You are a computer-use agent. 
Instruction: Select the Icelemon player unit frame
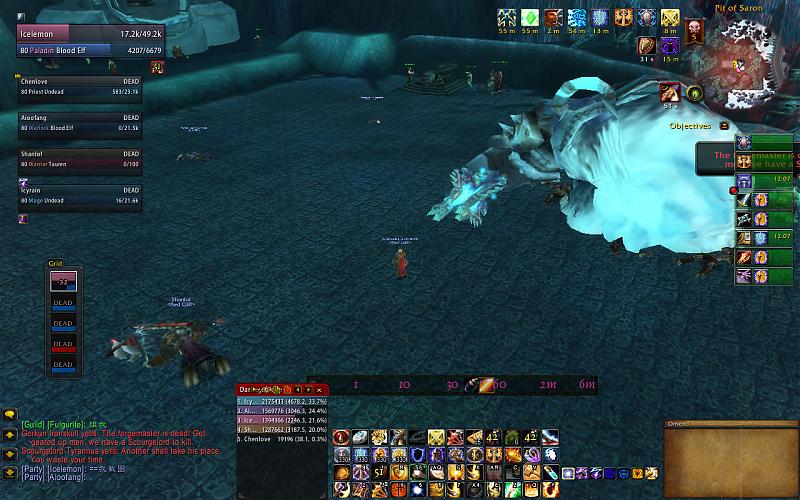coord(78,41)
